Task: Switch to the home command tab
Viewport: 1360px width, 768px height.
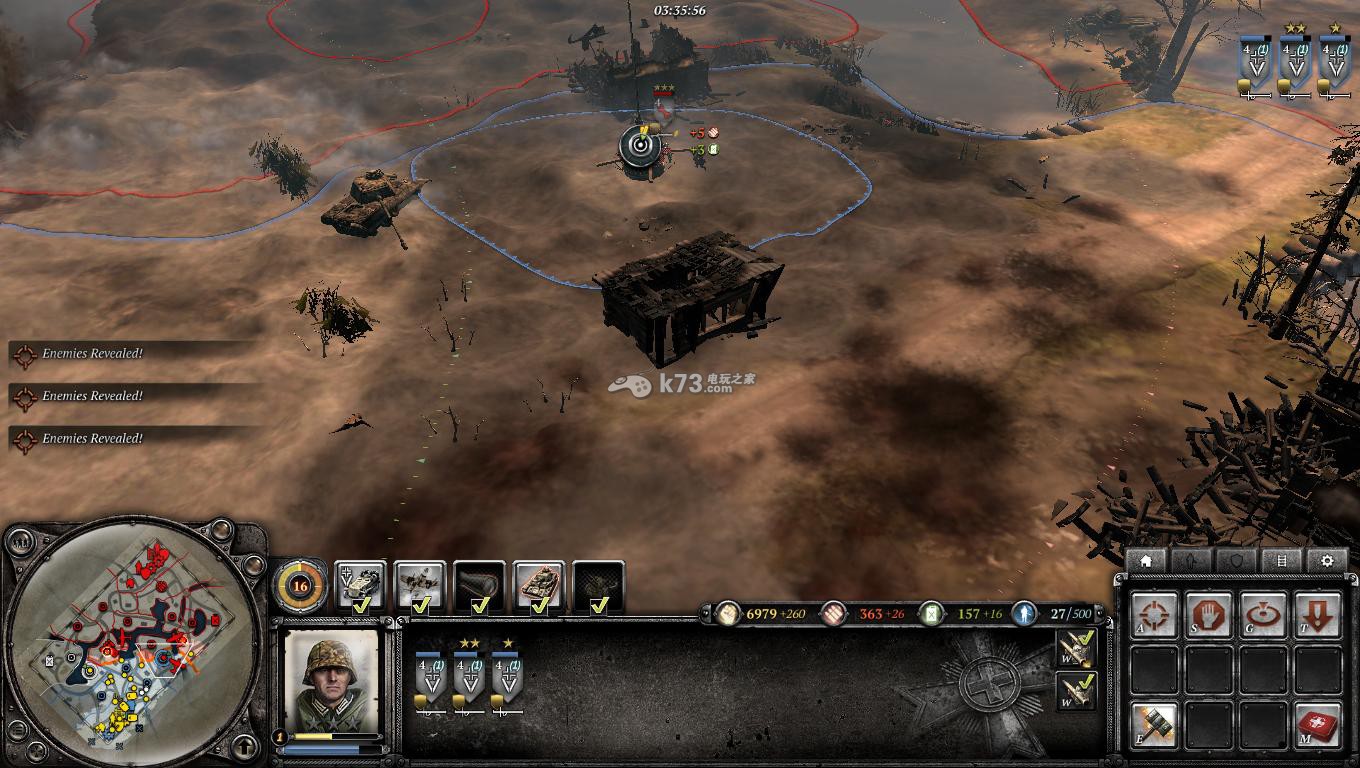Action: pyautogui.click(x=1146, y=561)
